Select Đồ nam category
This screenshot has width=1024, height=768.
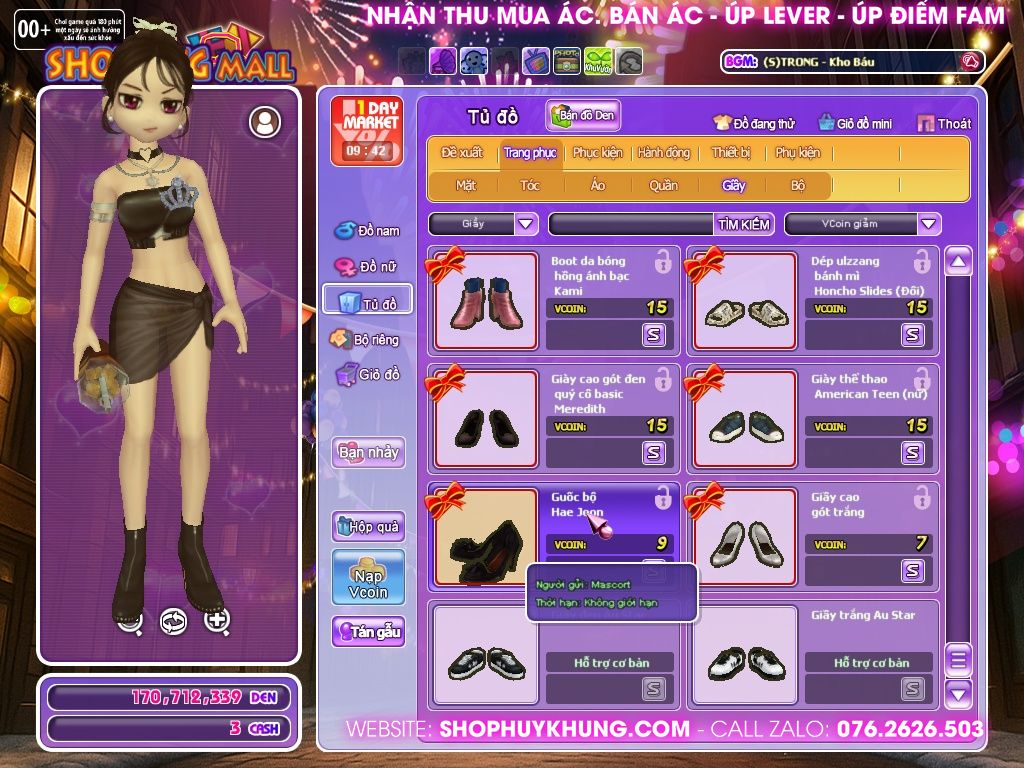pyautogui.click(x=367, y=231)
